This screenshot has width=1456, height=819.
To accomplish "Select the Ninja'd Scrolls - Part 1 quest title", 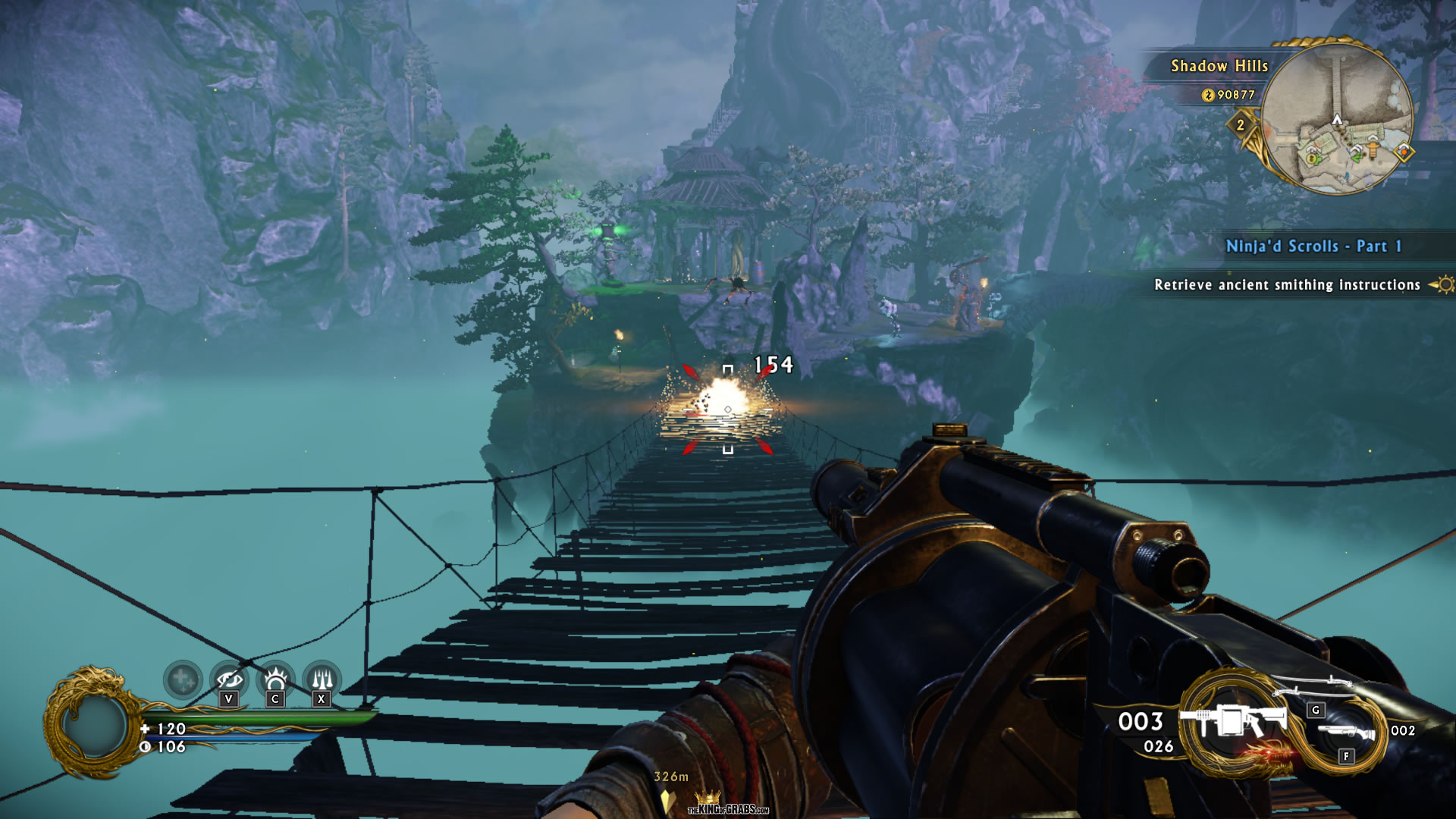I will coord(1313,246).
